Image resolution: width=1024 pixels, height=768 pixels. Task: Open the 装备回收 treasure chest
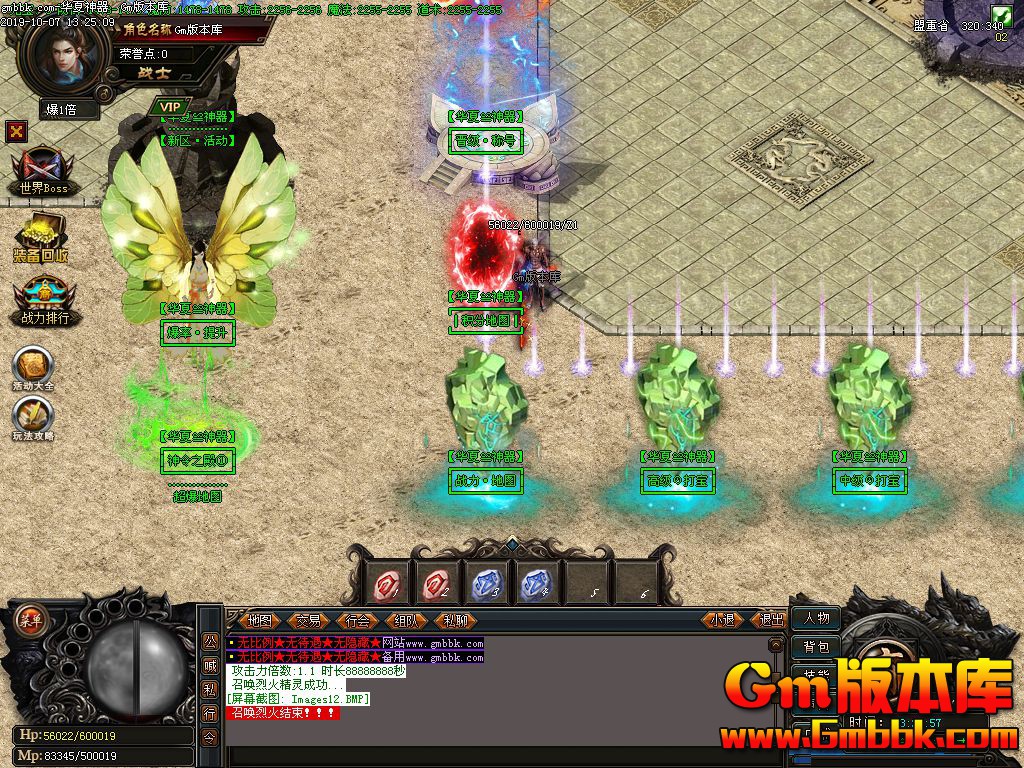pyautogui.click(x=41, y=238)
